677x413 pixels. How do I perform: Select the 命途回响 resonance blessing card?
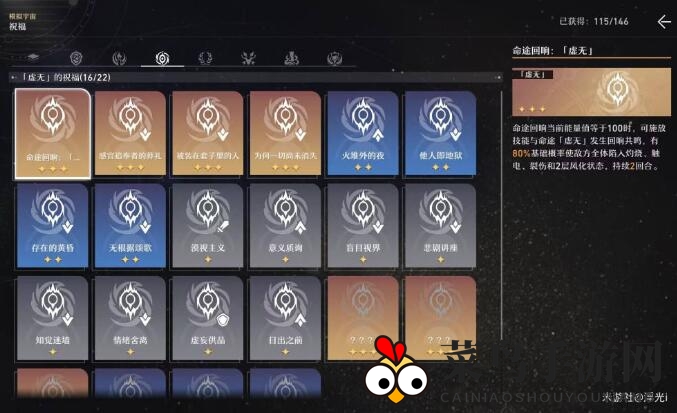point(53,133)
